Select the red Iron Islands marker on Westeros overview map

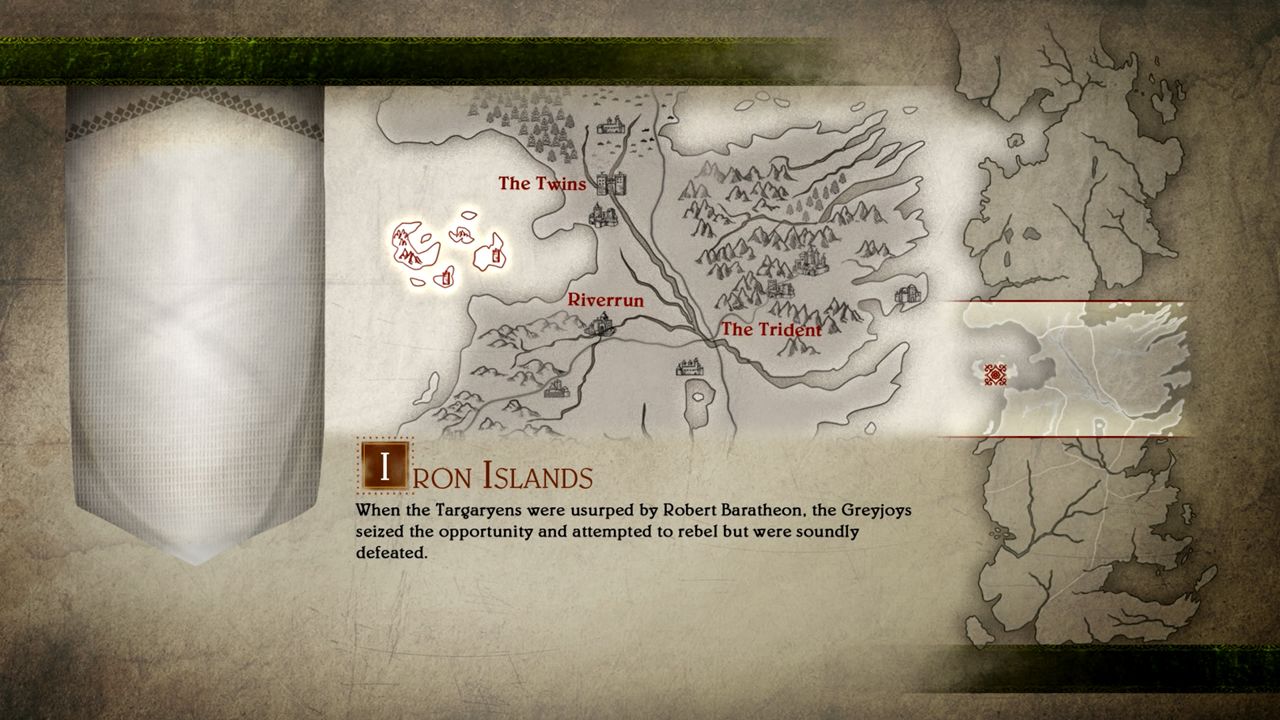click(x=995, y=375)
